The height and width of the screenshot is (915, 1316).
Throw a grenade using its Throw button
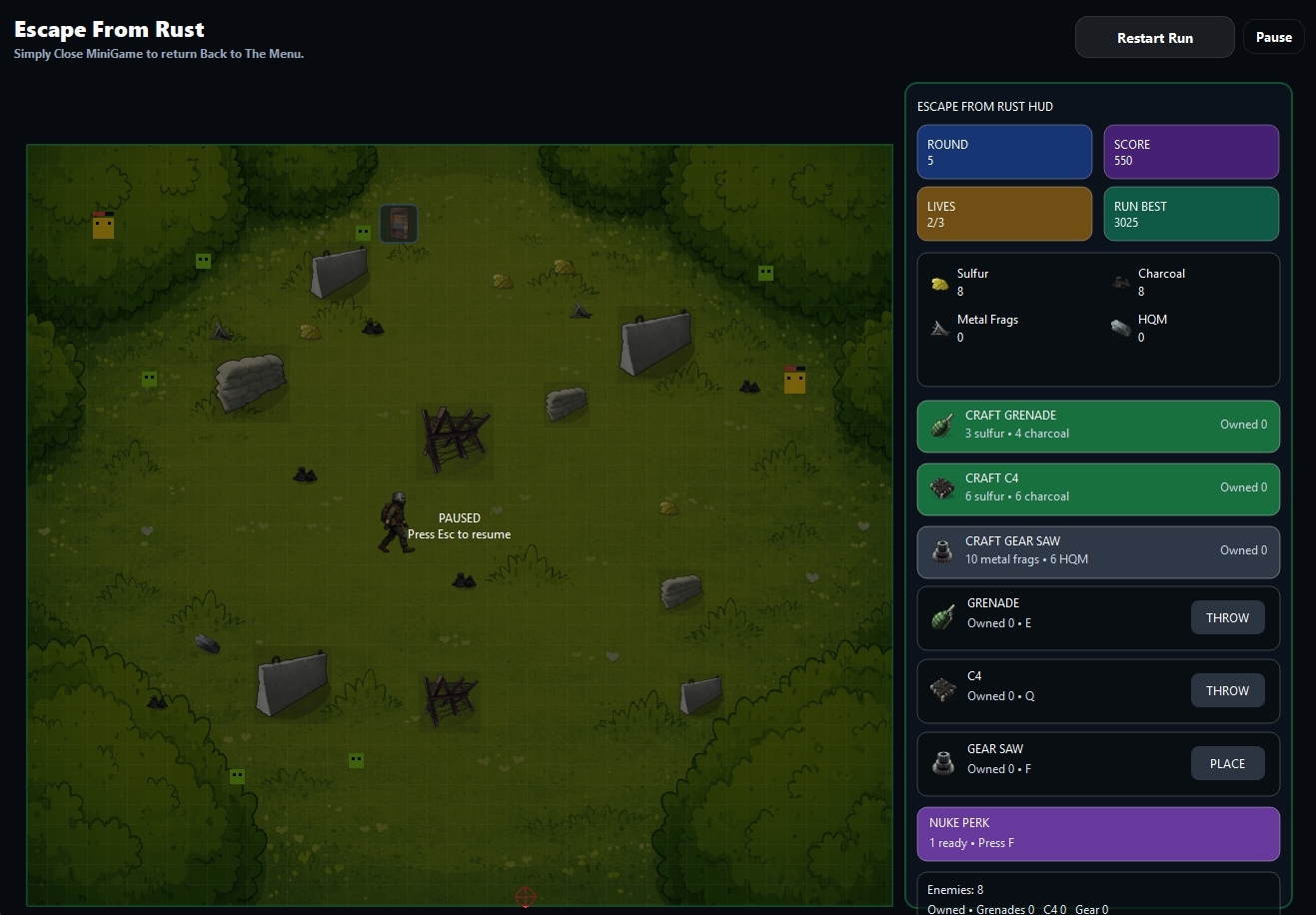[x=1227, y=618]
